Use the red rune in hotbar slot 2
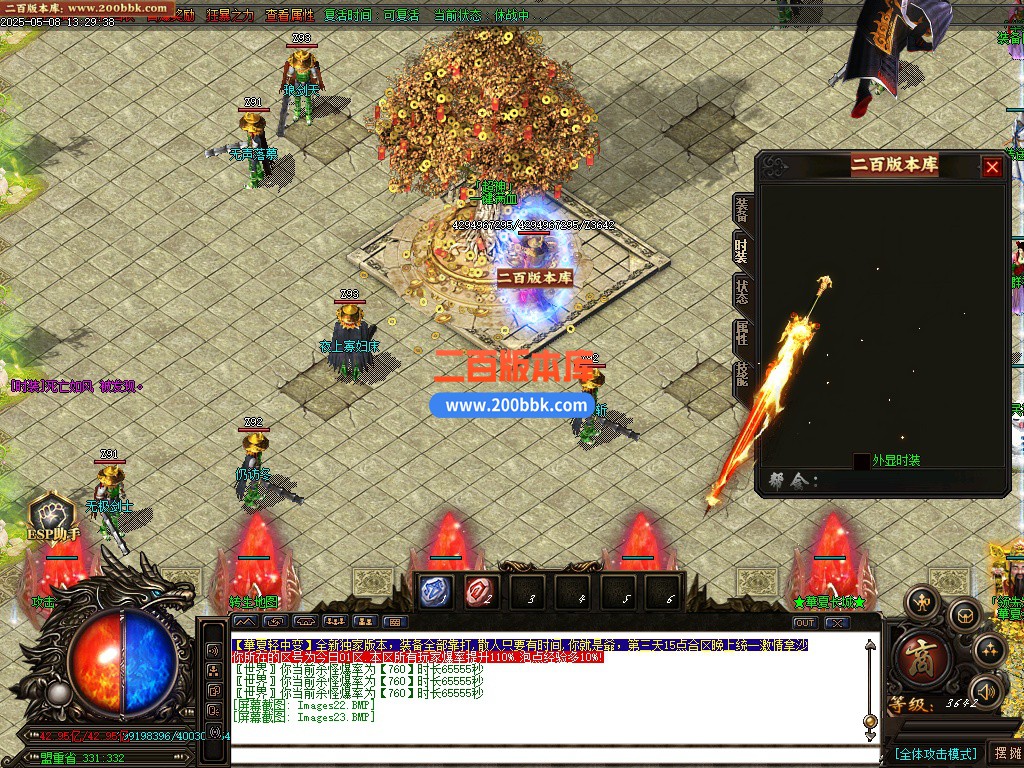 point(481,592)
